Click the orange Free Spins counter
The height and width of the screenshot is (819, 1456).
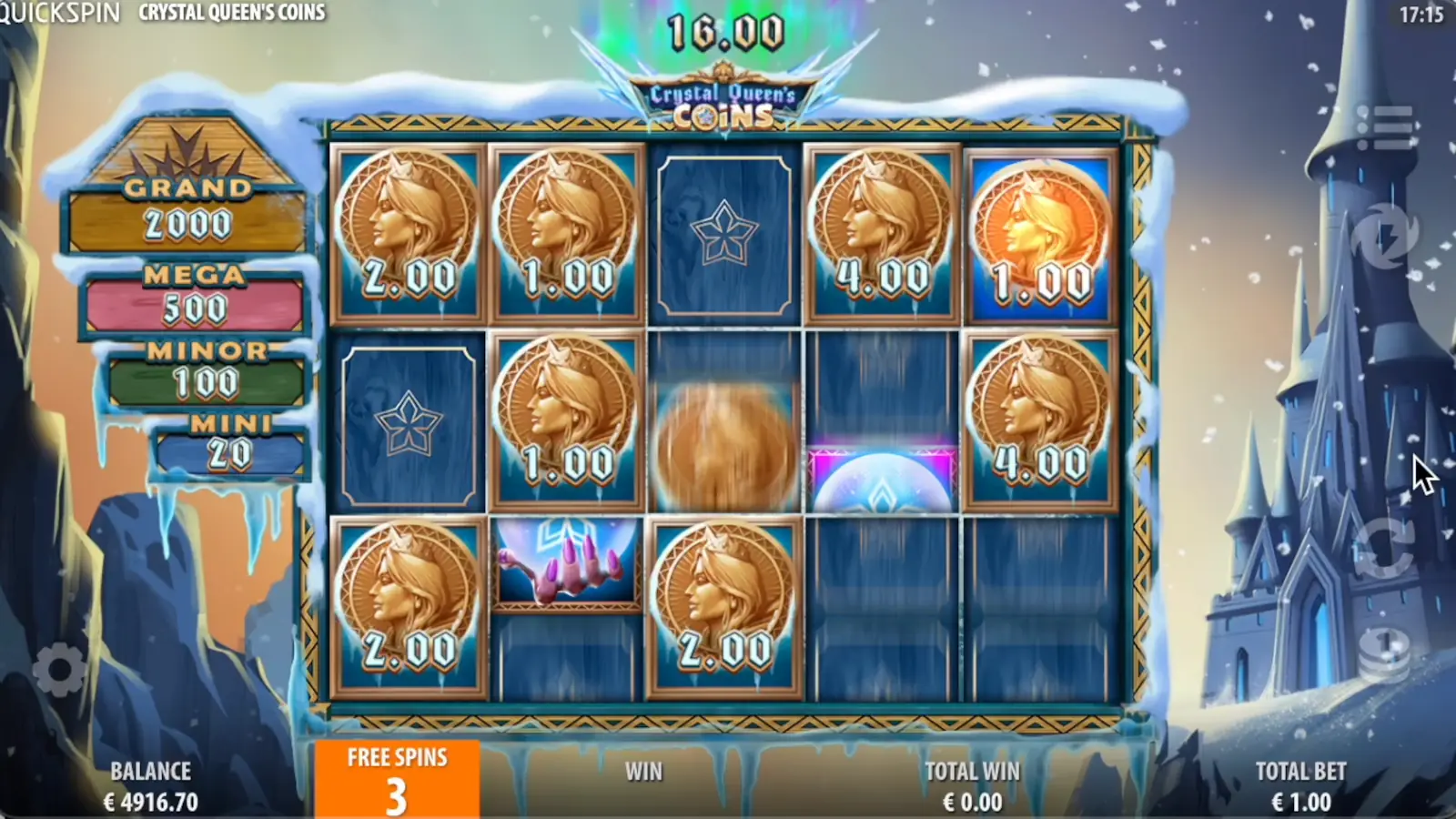(x=397, y=778)
